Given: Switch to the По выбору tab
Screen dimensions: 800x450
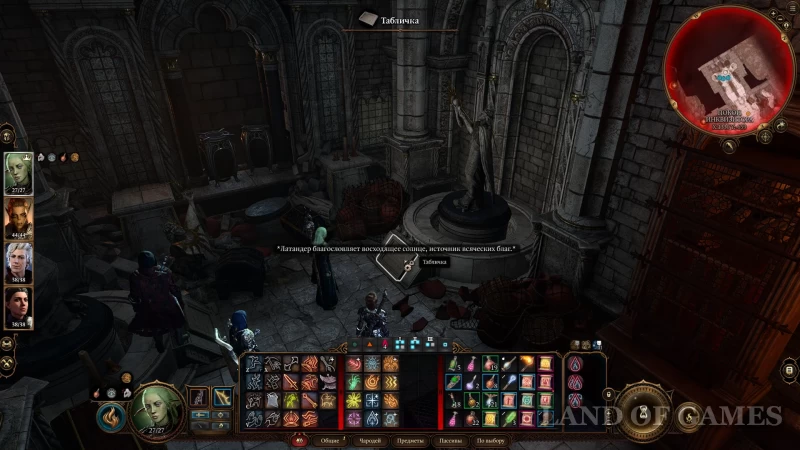Looking at the screenshot, I should pyautogui.click(x=489, y=440).
